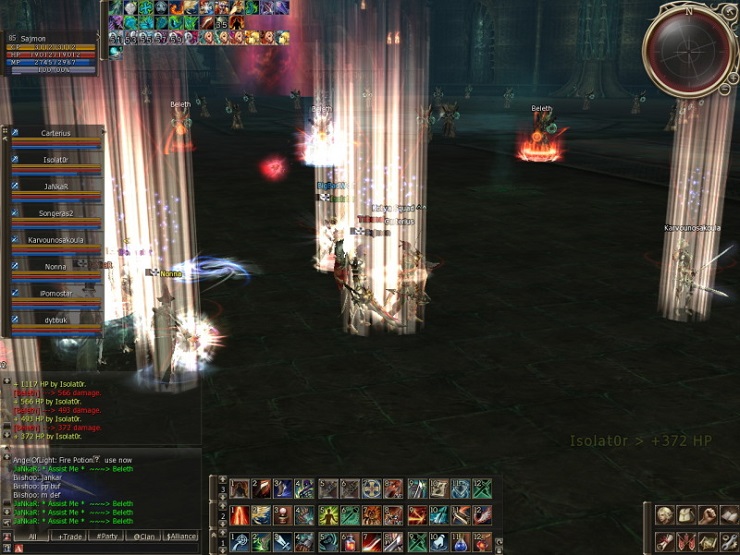Open the compass radar minimap

pyautogui.click(x=688, y=48)
